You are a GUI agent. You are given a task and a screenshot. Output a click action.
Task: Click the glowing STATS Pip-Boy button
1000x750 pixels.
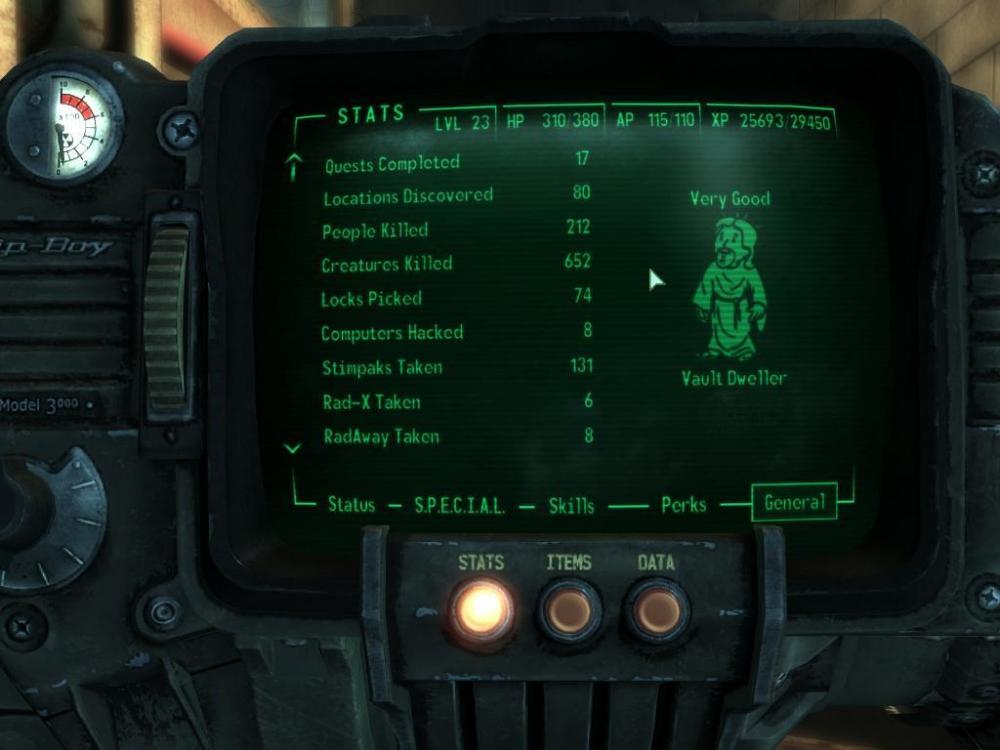pos(481,609)
